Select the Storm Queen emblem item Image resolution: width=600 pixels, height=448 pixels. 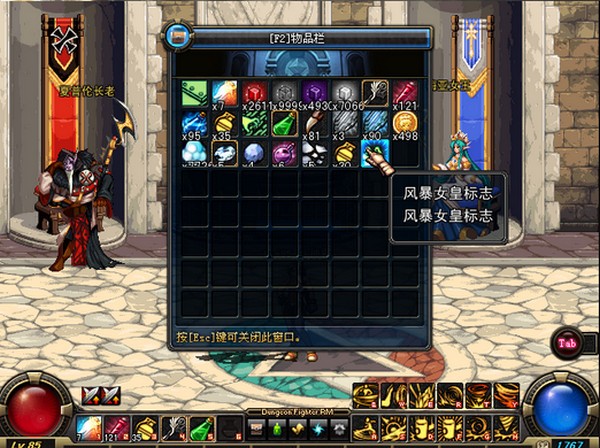click(374, 153)
